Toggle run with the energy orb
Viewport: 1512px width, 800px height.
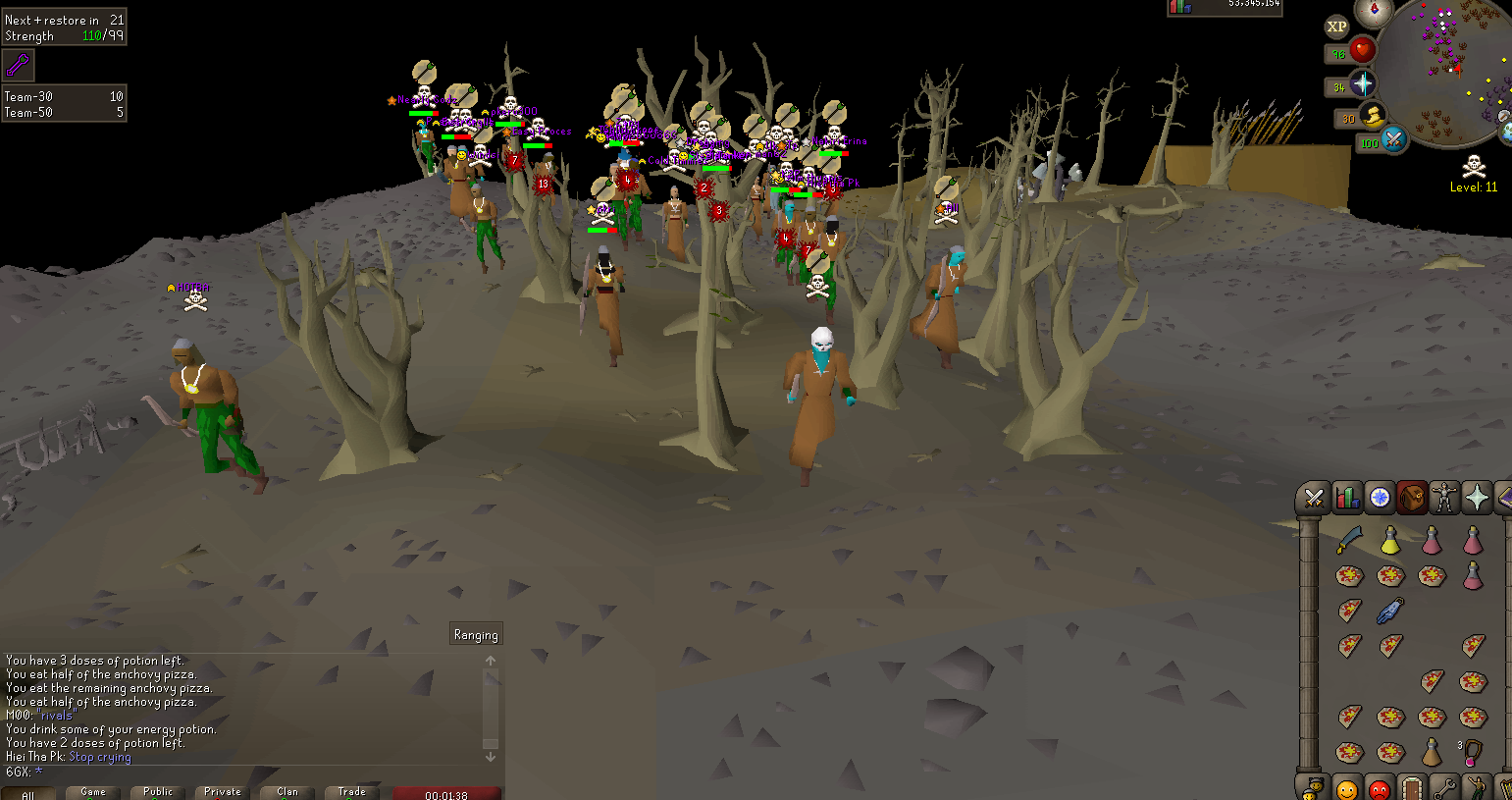point(1373,117)
